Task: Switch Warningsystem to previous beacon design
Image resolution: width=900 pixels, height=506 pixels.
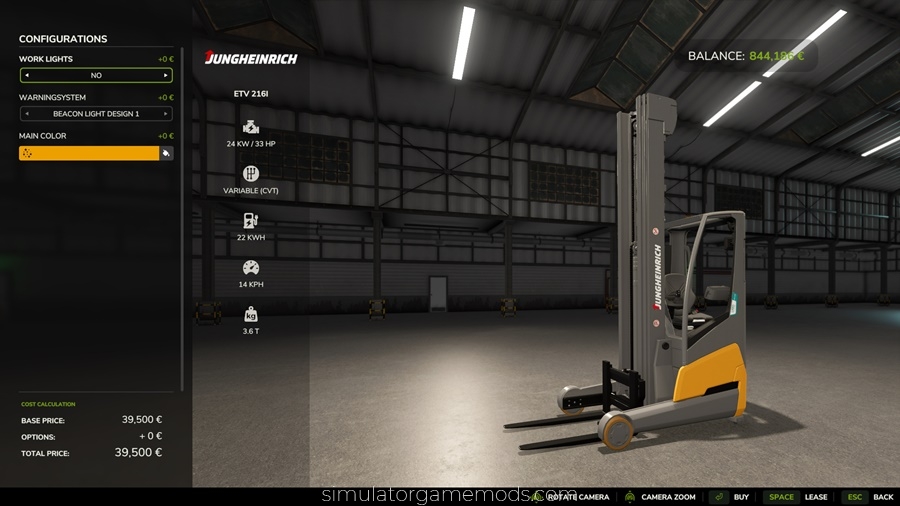Action: [x=26, y=114]
